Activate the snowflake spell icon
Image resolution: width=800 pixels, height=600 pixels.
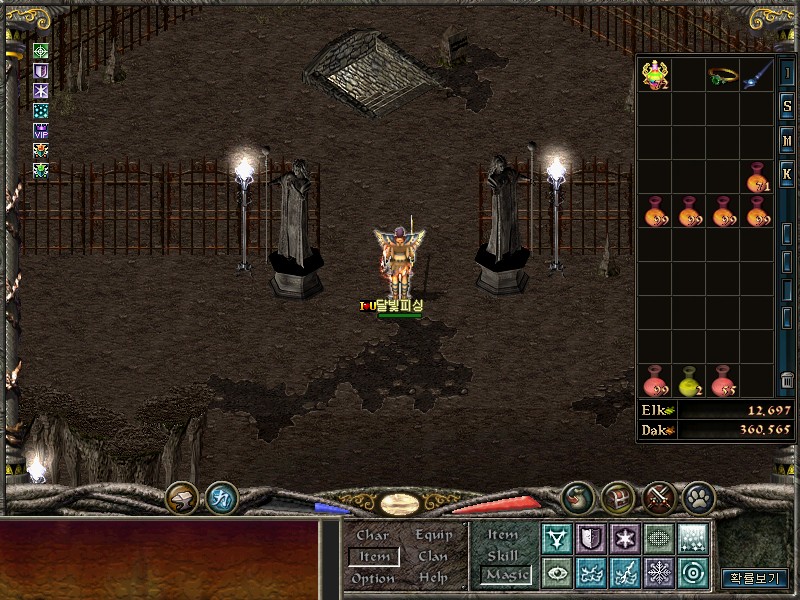click(659, 573)
